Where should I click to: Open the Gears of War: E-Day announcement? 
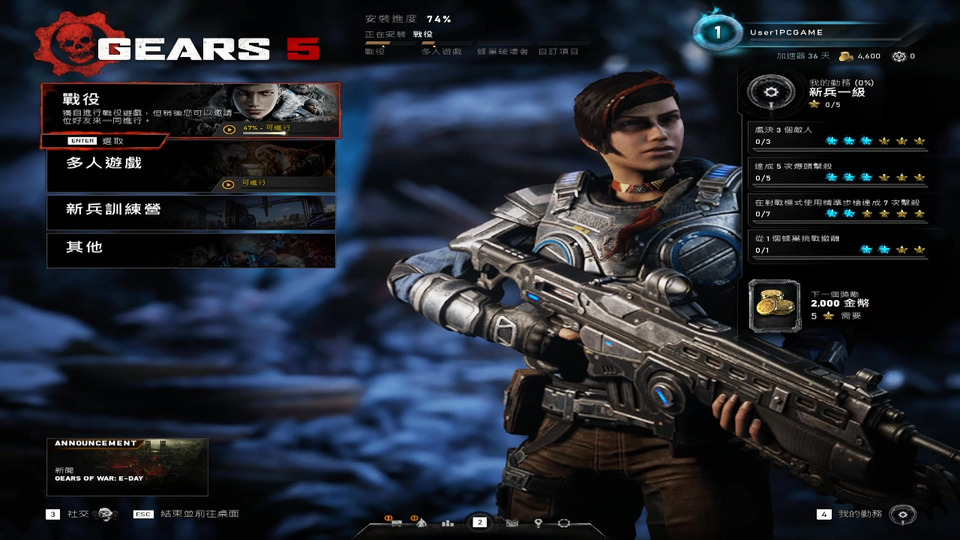127,466
